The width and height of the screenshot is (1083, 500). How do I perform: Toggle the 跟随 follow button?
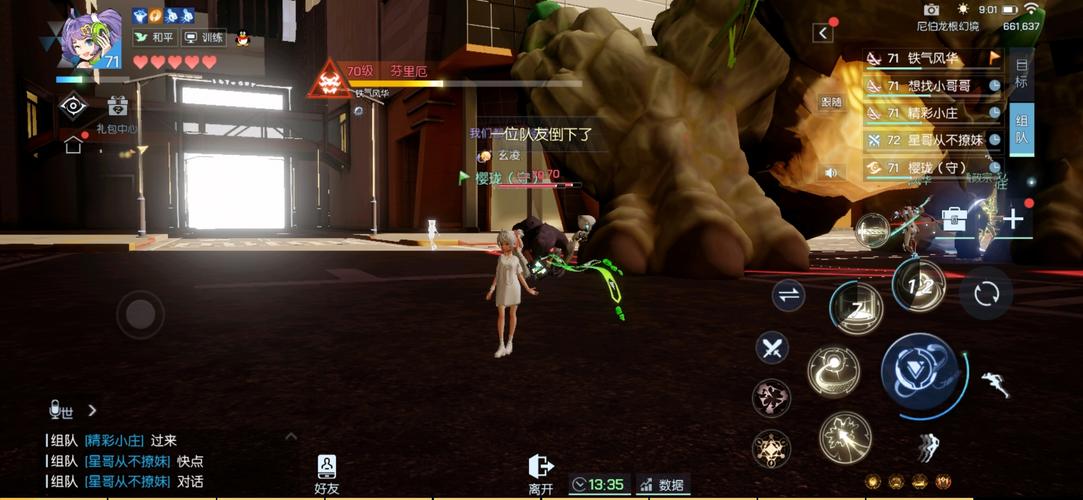(x=831, y=101)
